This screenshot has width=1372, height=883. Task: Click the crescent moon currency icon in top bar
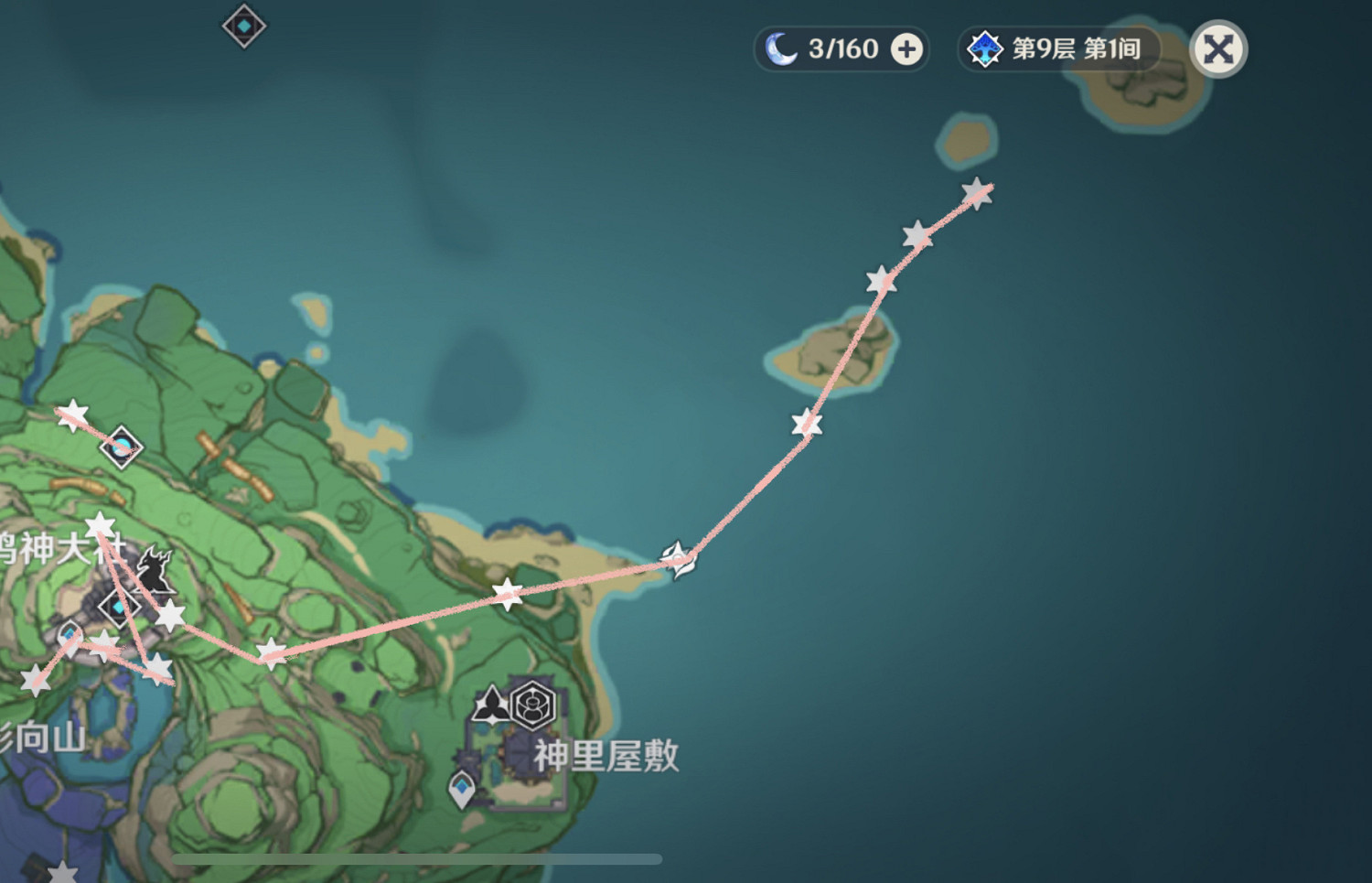[x=782, y=48]
